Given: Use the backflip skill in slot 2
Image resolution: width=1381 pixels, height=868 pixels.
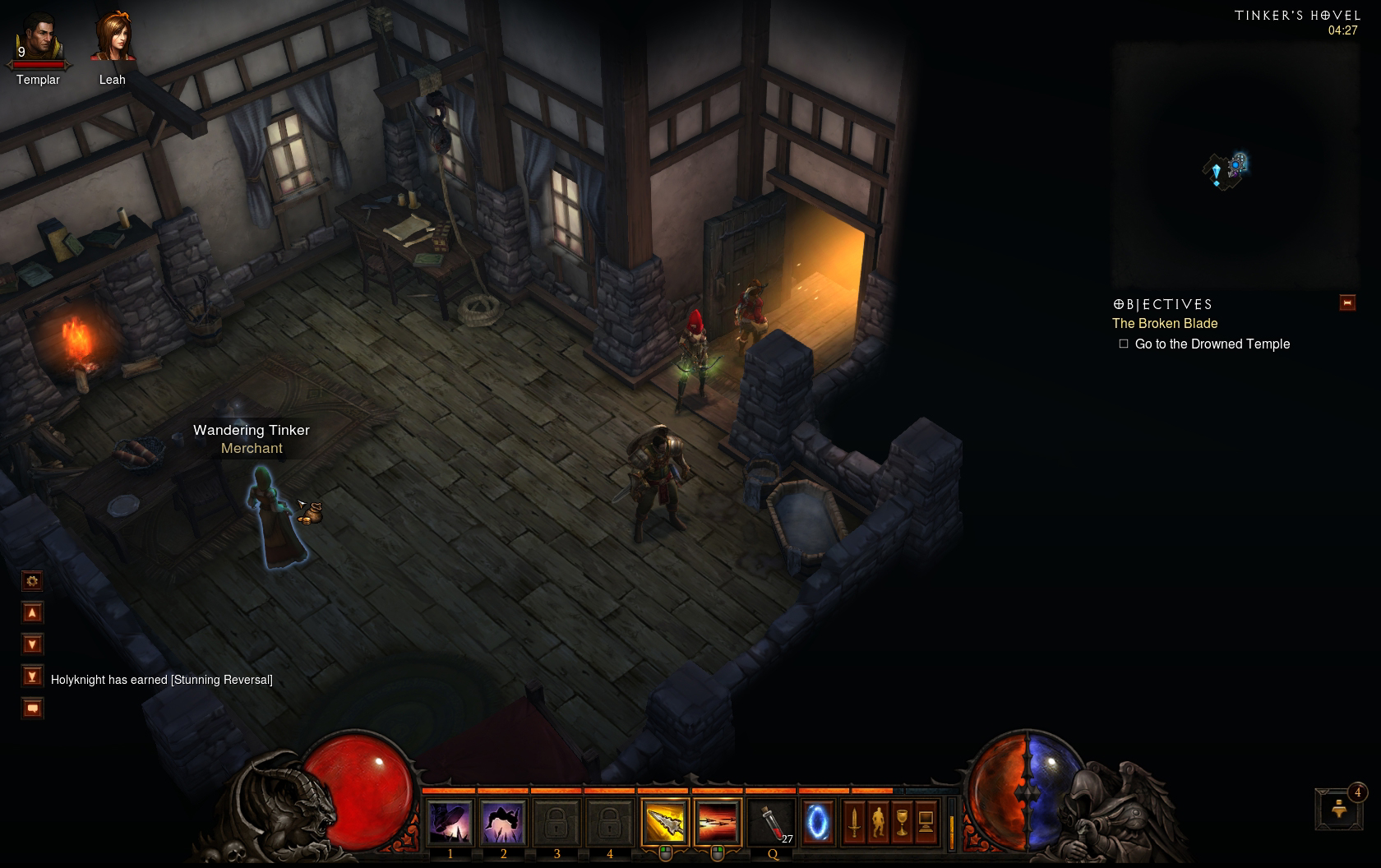Looking at the screenshot, I should (x=503, y=822).
